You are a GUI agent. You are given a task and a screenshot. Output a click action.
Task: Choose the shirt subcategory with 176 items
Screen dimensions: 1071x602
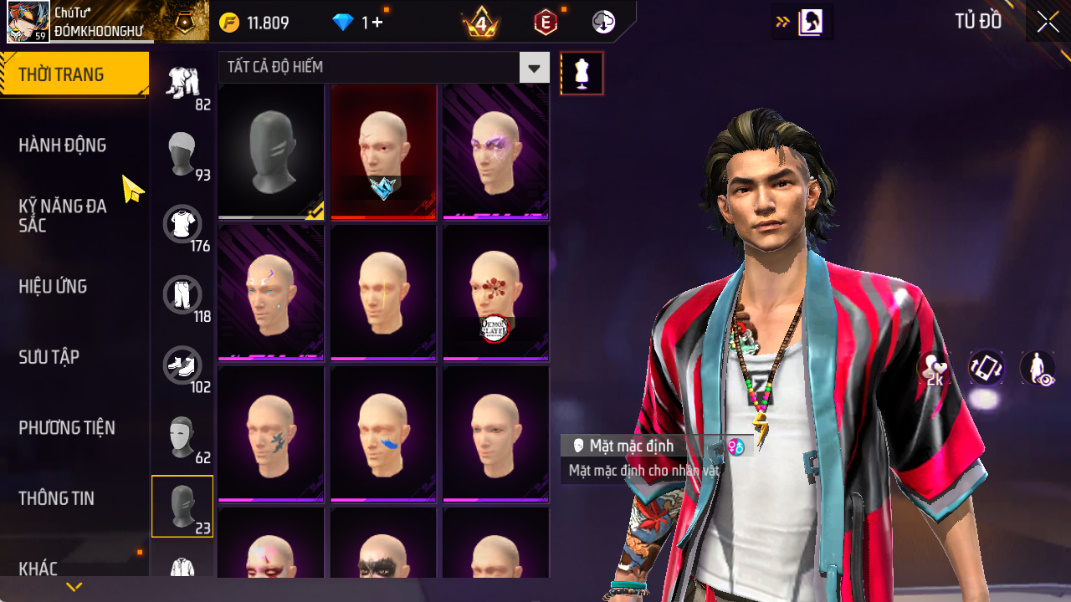point(182,225)
